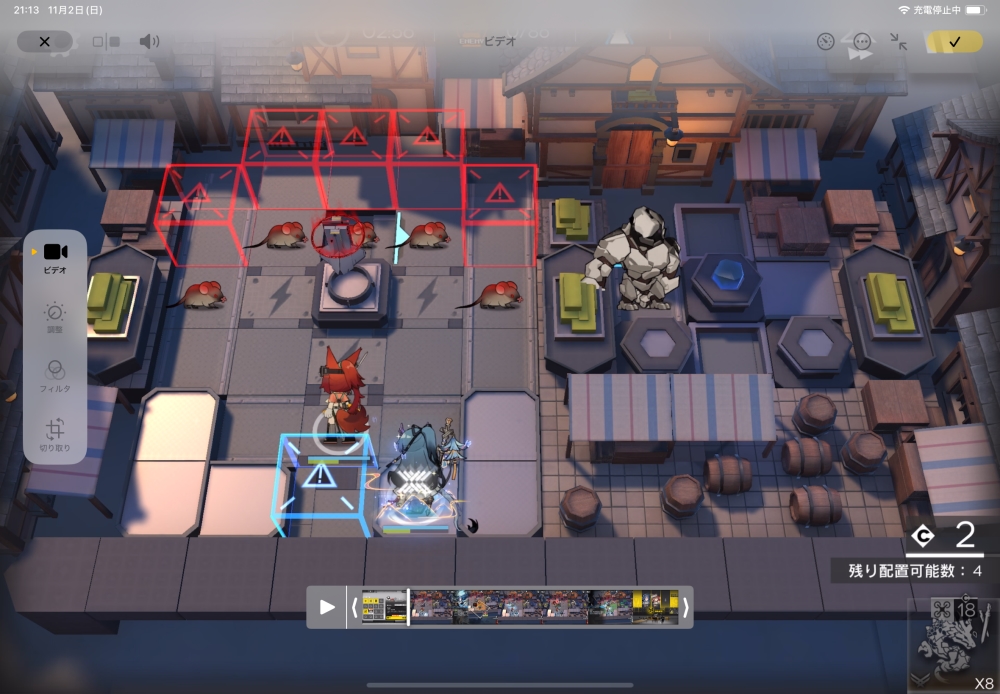
Task: Exit fullscreen with the shrink arrows icon
Action: point(899,41)
